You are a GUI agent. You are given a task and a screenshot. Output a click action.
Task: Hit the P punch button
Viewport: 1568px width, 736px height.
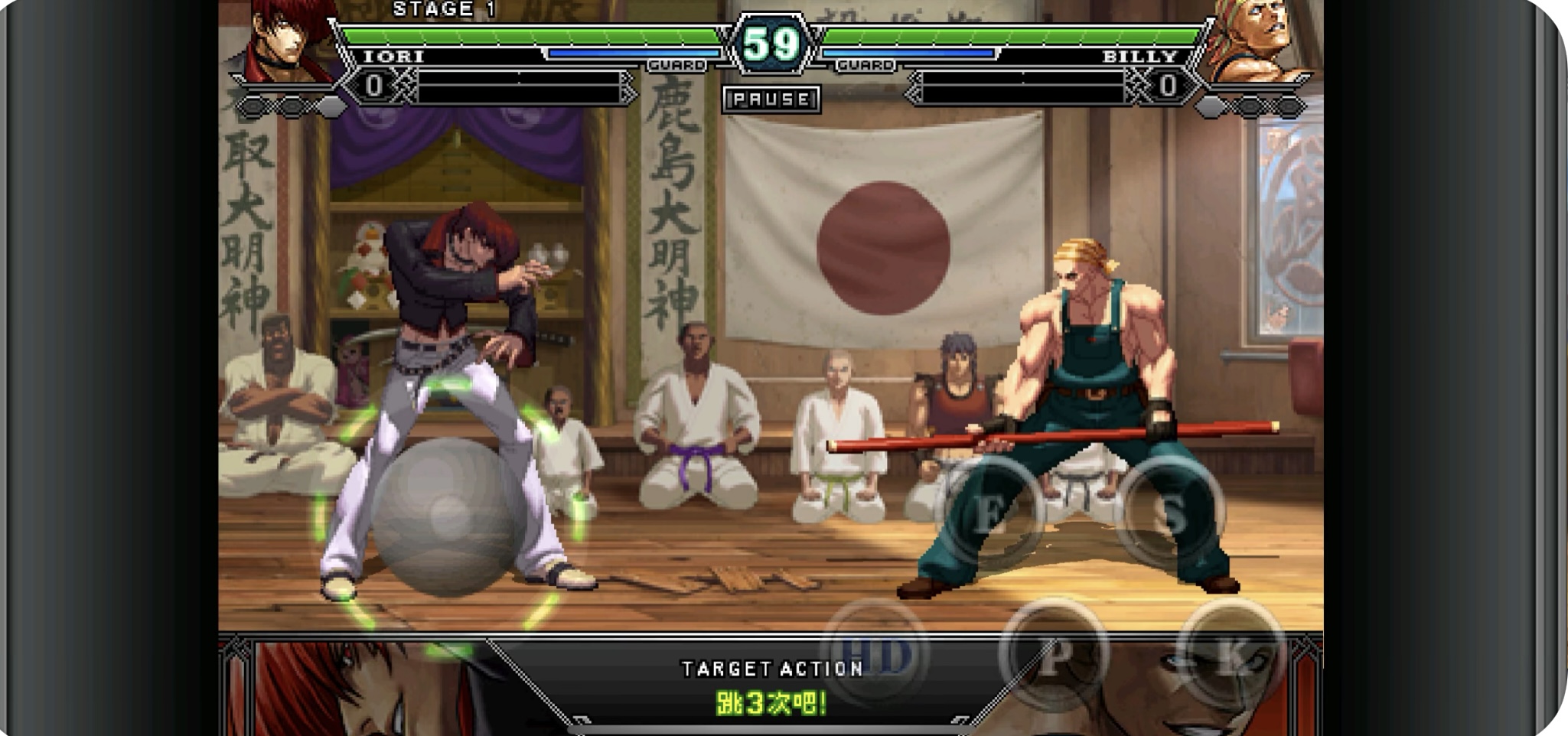[1054, 656]
